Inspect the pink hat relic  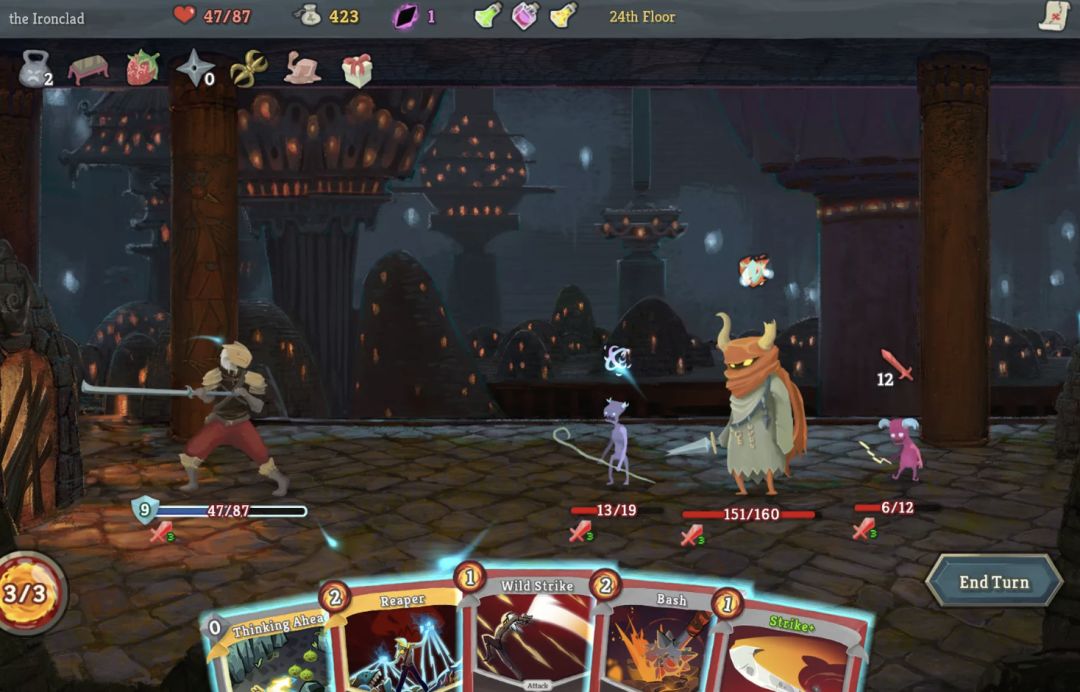click(302, 68)
